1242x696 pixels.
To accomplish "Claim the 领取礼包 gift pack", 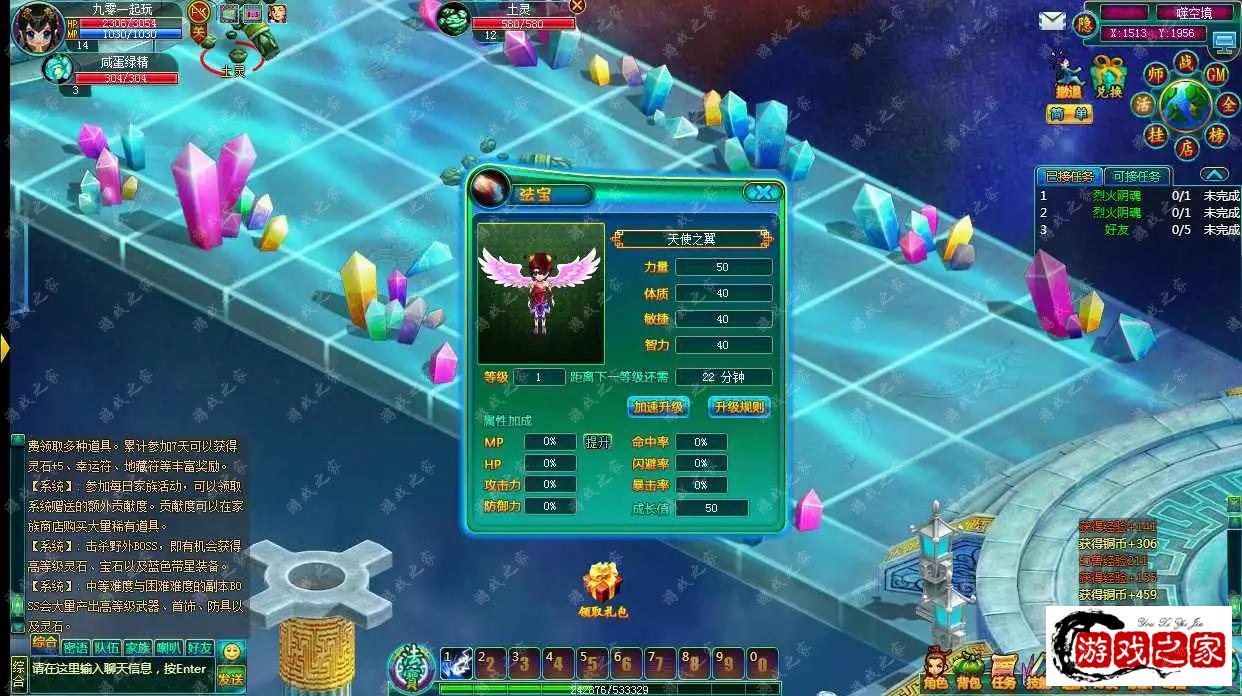I will click(x=602, y=588).
